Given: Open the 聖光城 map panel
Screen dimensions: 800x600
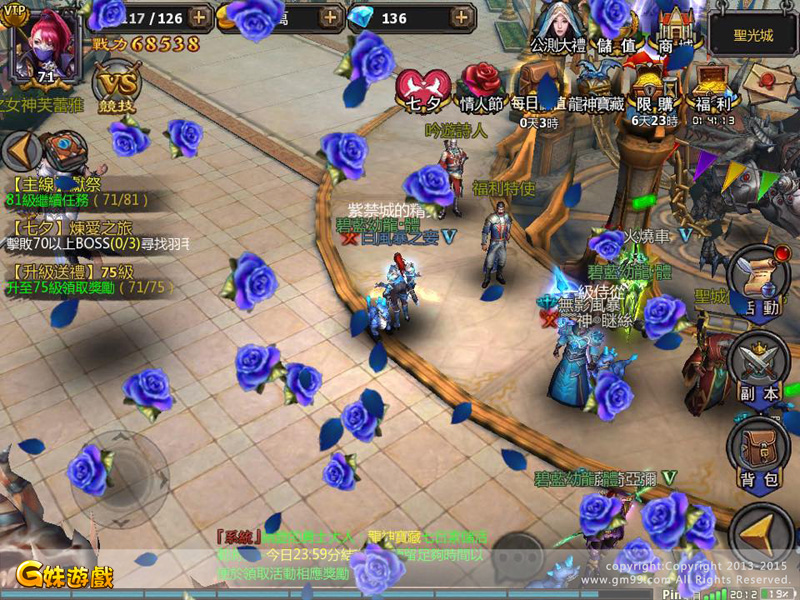Looking at the screenshot, I should pos(753,34).
